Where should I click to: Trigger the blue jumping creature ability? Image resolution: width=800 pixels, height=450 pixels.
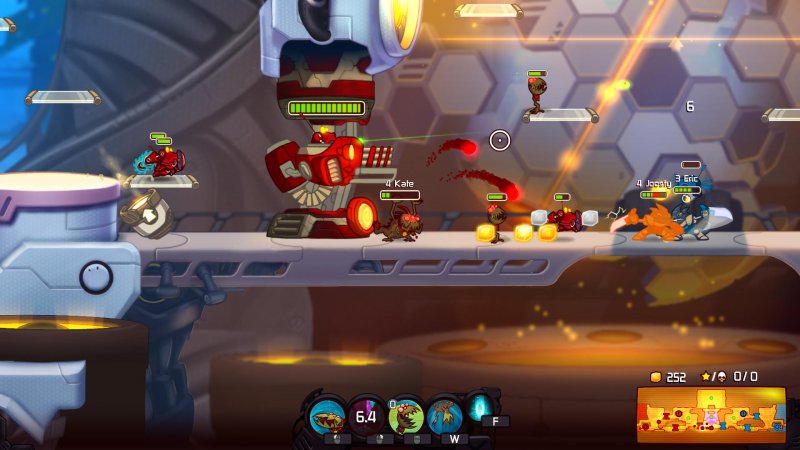pos(445,414)
